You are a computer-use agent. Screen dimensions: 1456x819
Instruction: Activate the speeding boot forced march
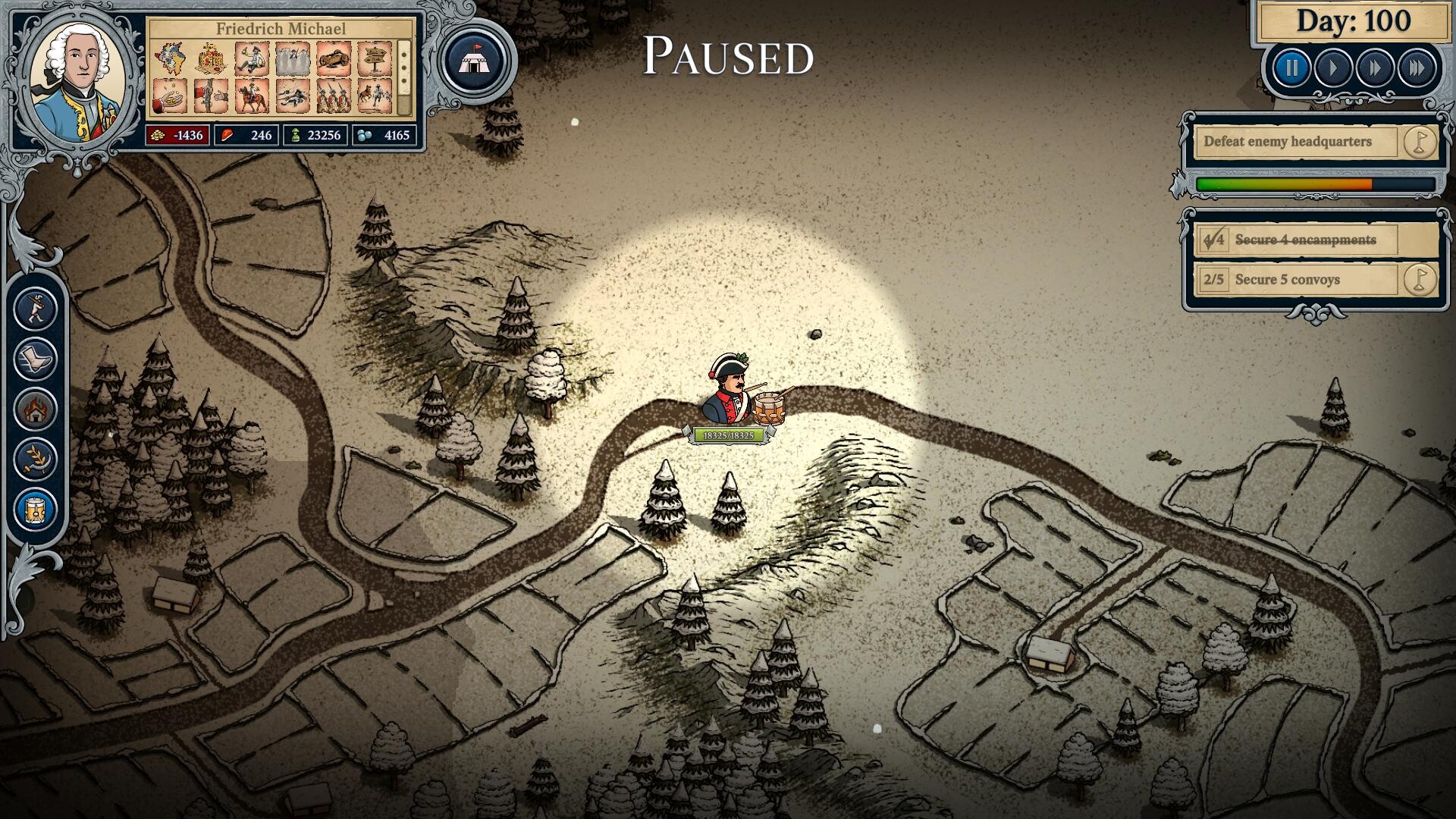pos(36,359)
